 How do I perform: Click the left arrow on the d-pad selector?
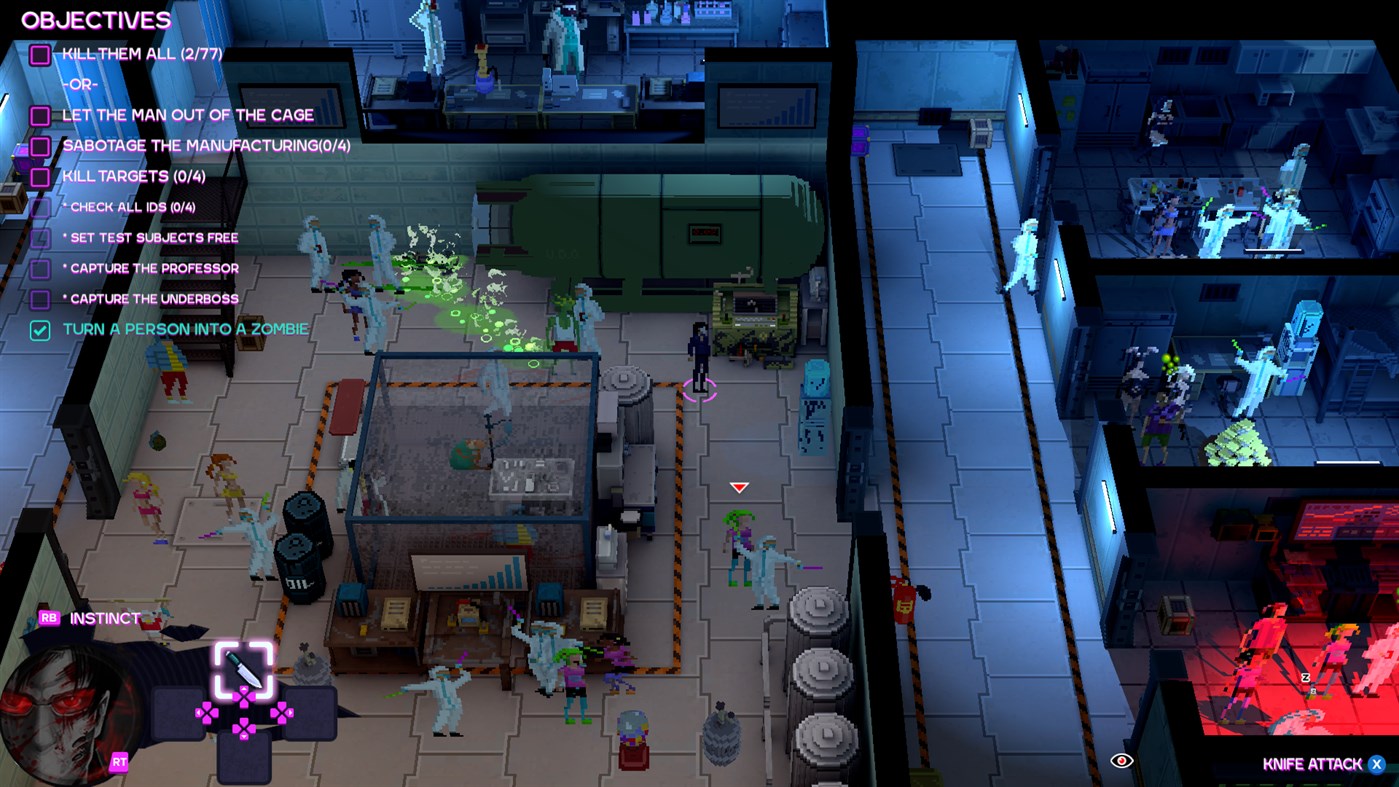[207, 712]
